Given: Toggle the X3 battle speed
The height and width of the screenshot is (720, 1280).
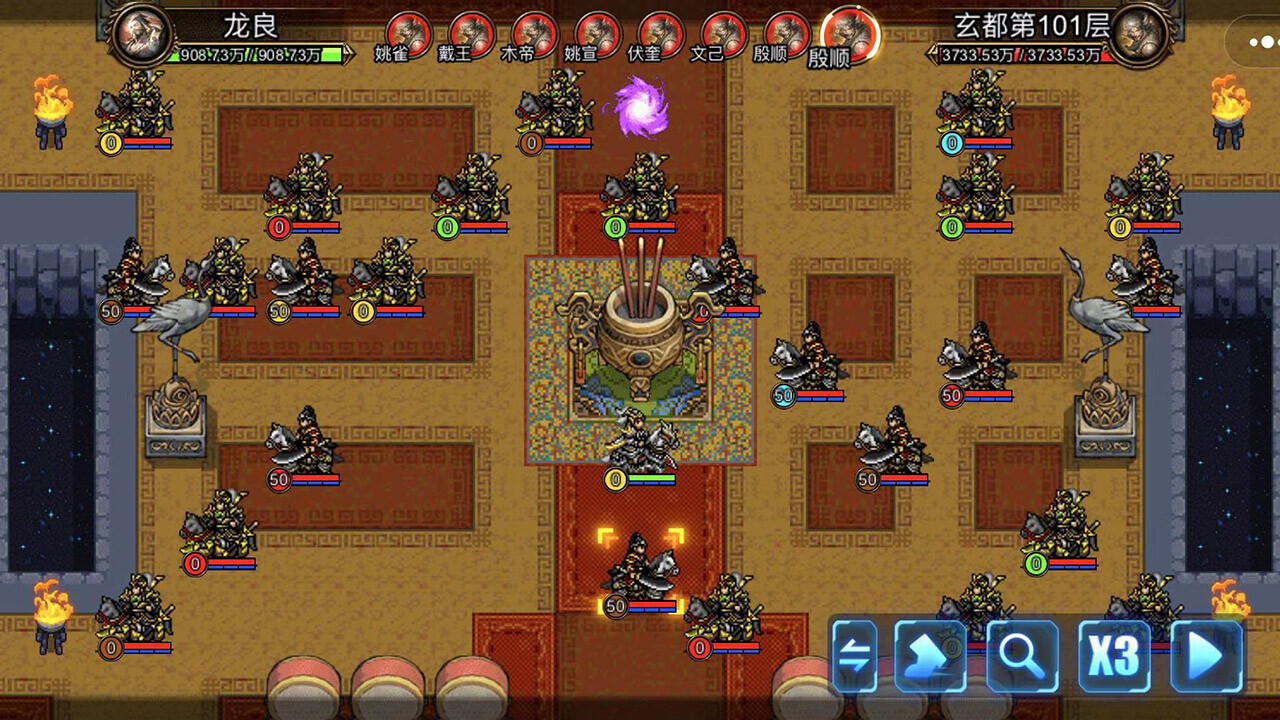Looking at the screenshot, I should pyautogui.click(x=1114, y=657).
